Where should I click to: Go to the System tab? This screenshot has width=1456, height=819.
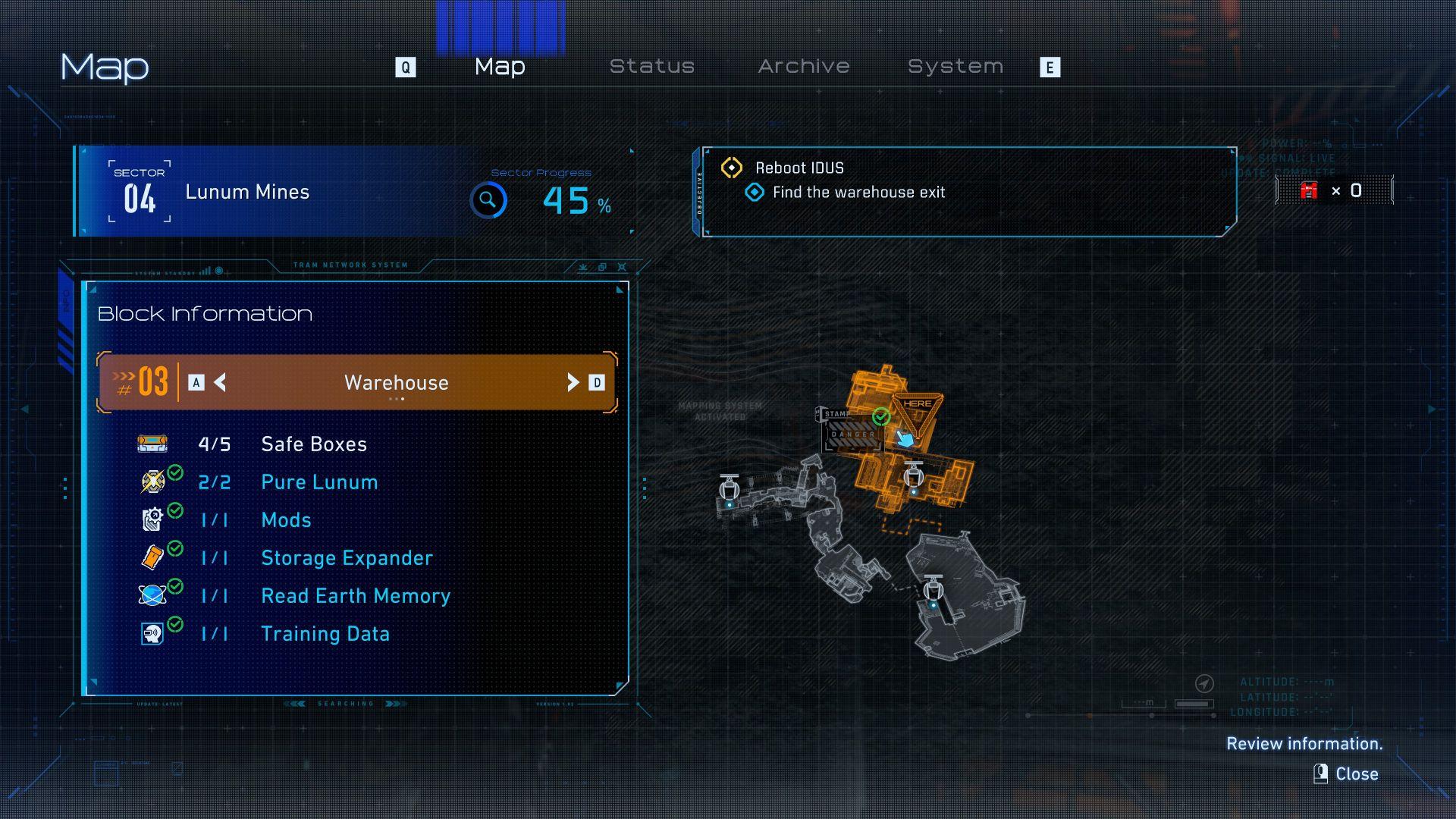(x=955, y=67)
